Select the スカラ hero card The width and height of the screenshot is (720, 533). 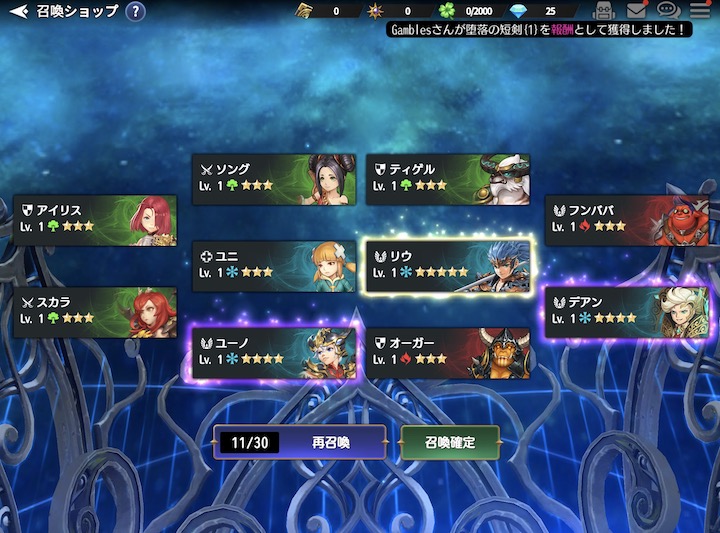[x=95, y=312]
